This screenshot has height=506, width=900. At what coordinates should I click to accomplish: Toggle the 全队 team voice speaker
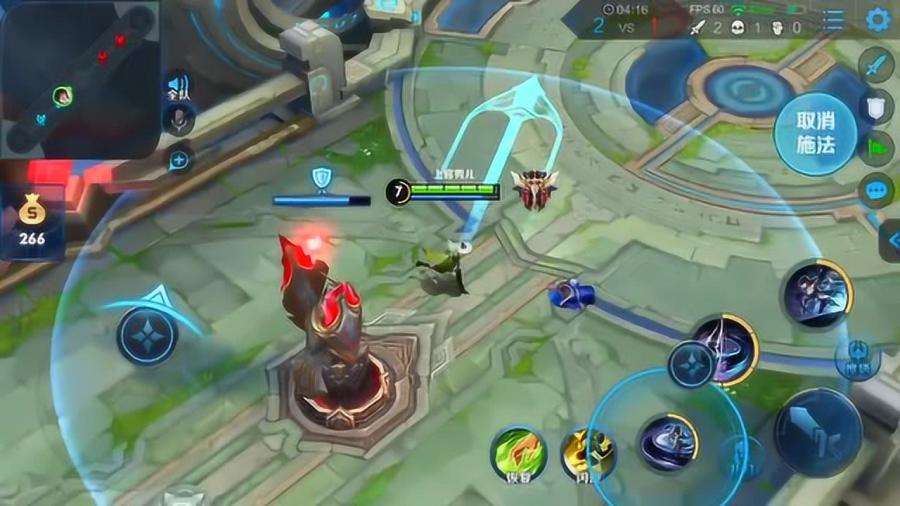[178, 86]
